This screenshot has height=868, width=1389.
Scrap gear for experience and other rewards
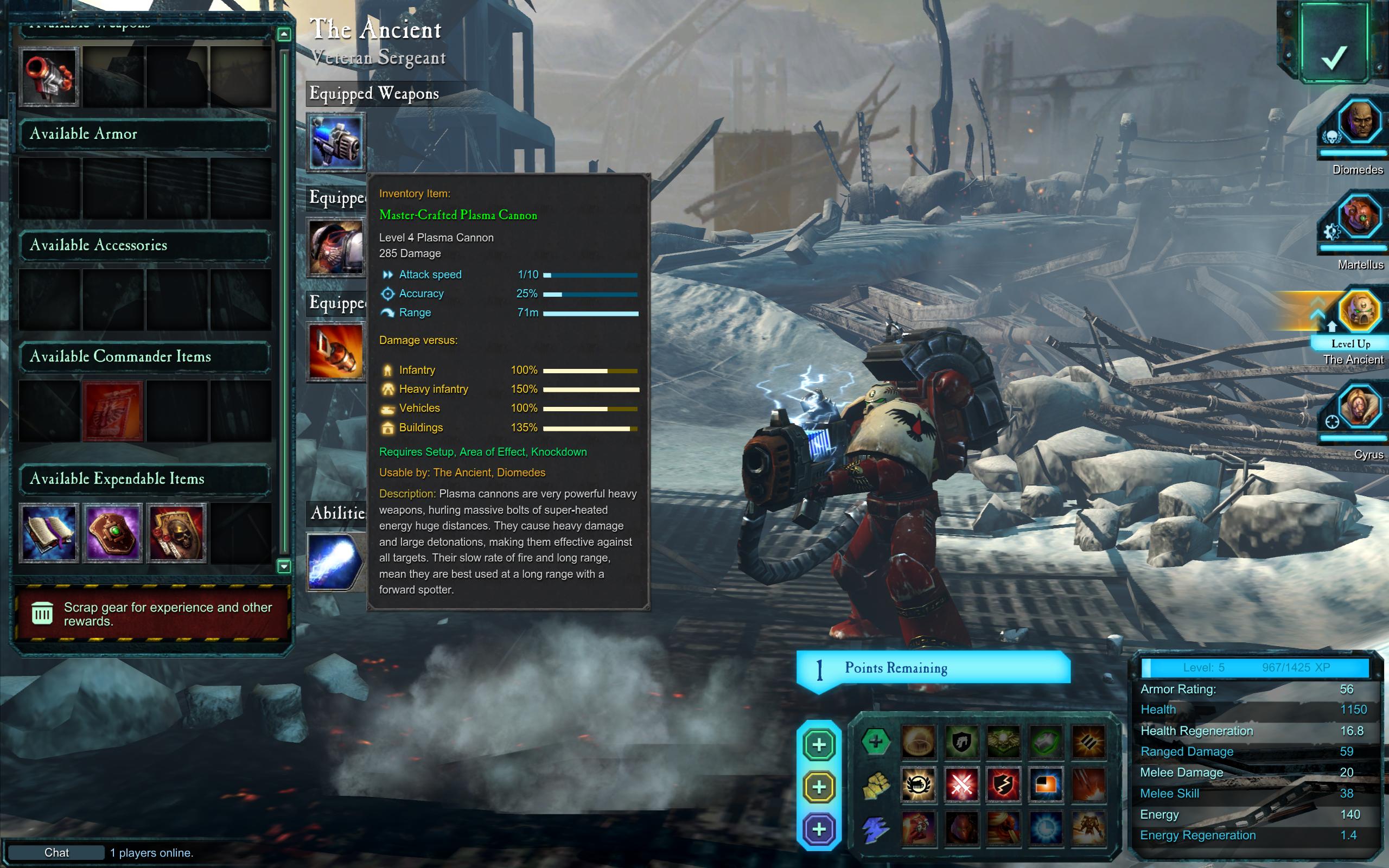tap(151, 614)
